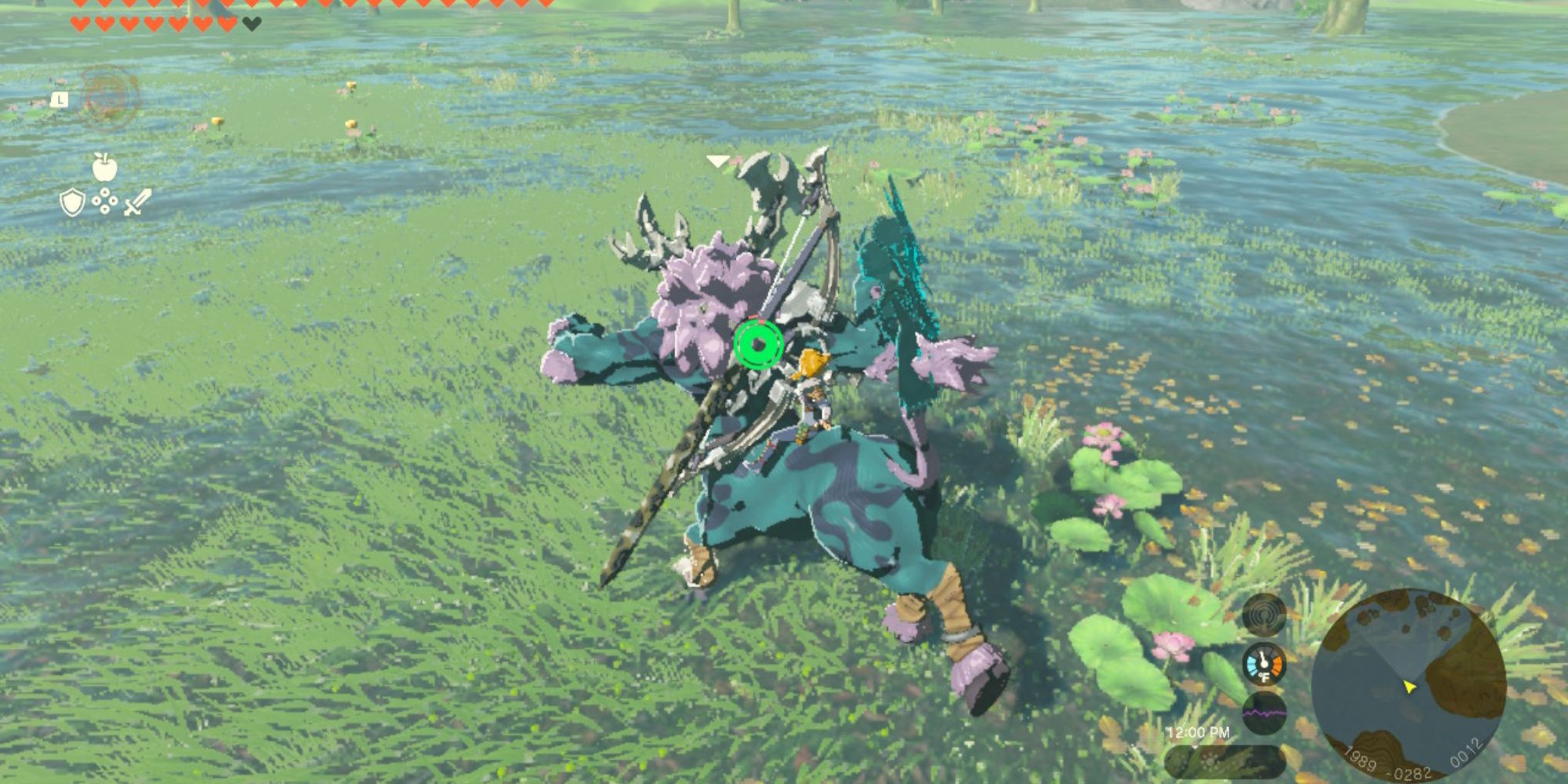Click the purple noise meter icon
The height and width of the screenshot is (784, 1568).
pyautogui.click(x=1265, y=712)
